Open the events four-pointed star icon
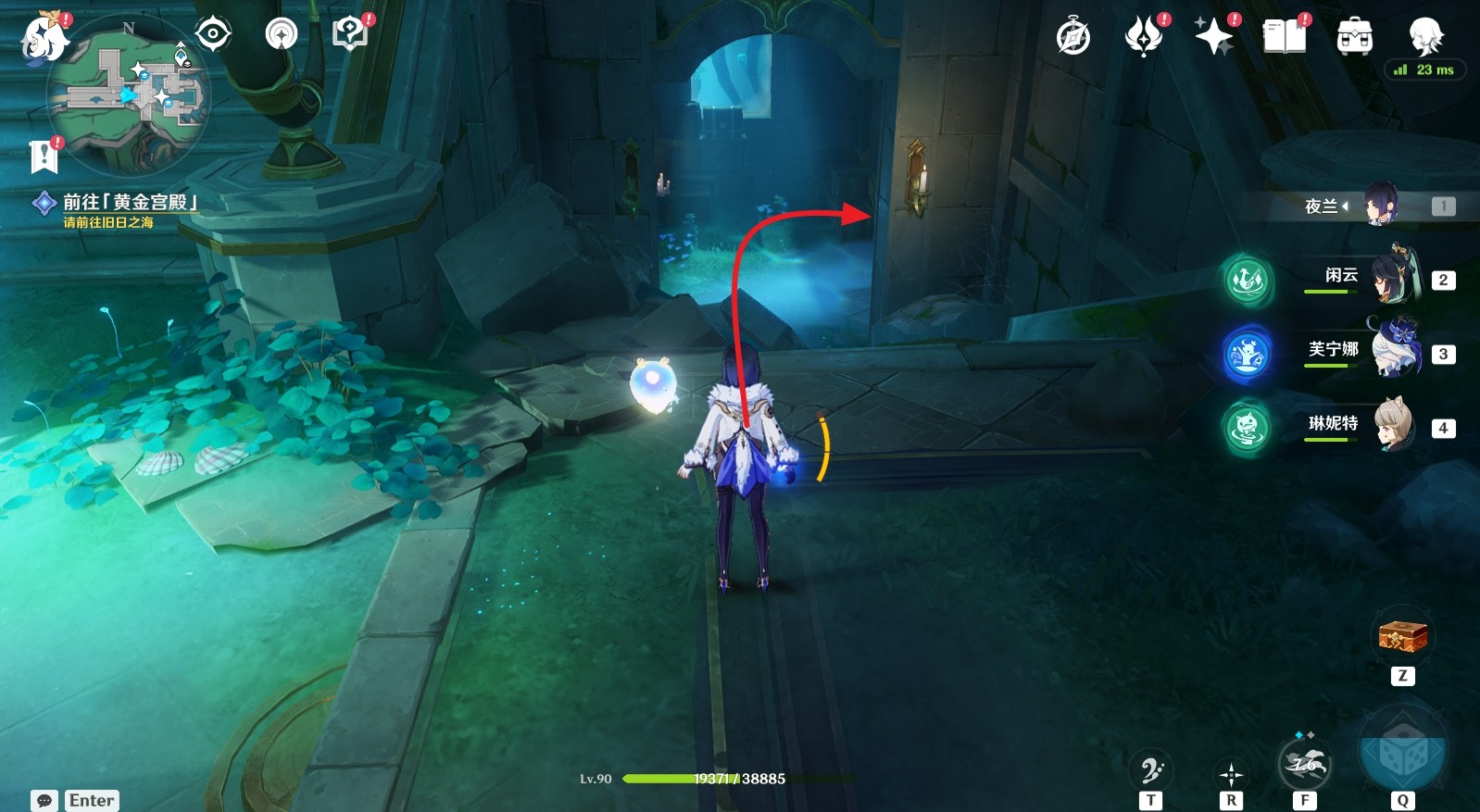Viewport: 1480px width, 812px height. coord(1144,37)
